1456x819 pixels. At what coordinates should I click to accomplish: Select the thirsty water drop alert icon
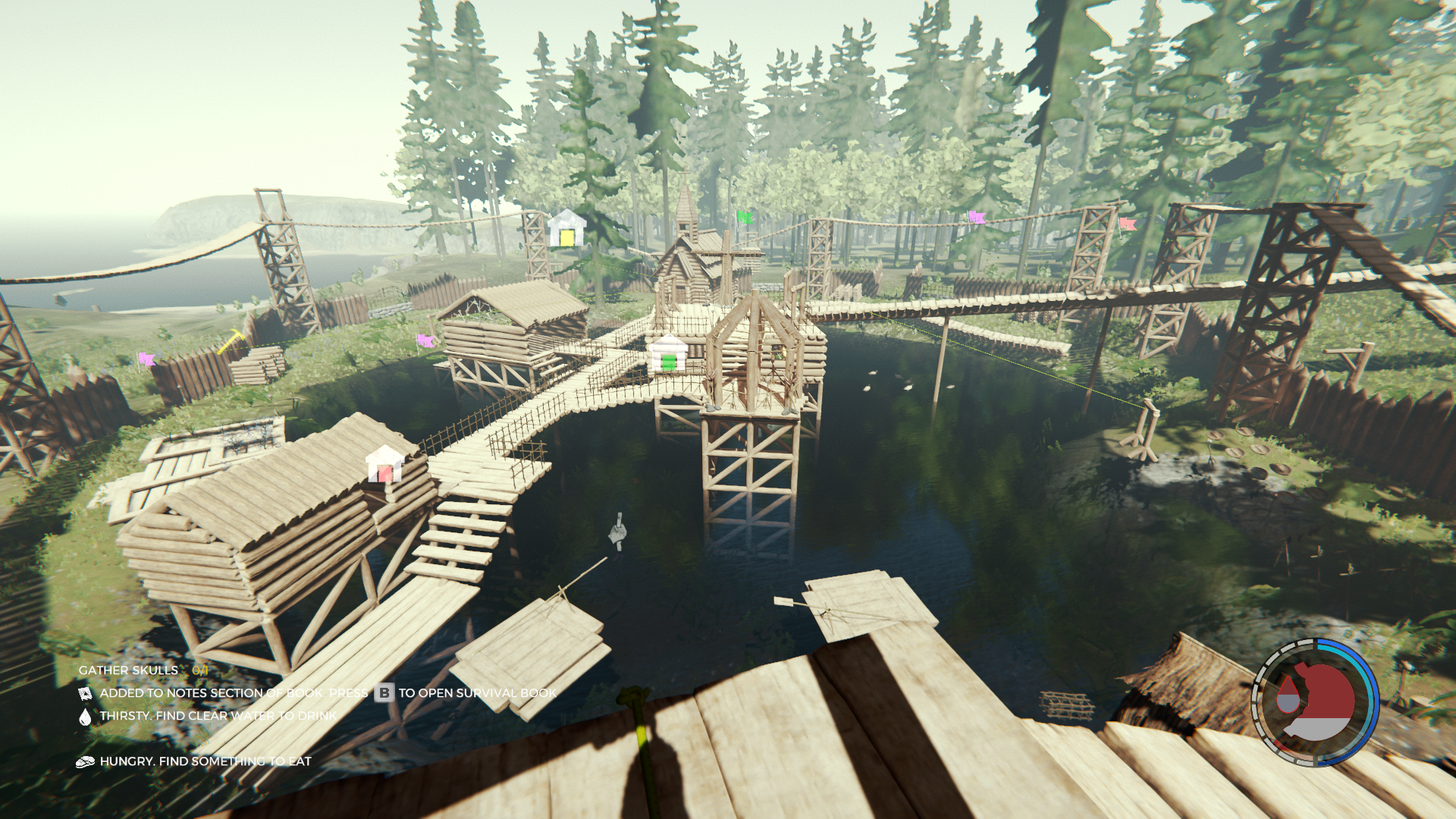(x=85, y=717)
